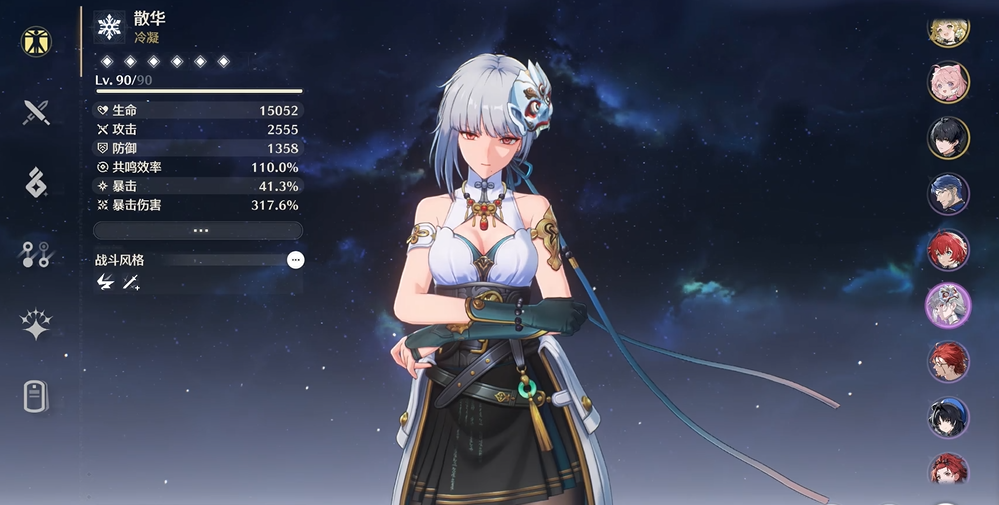Screen dimensions: 999x505
Task: Switch to the crossed swords weapon tab
Action: (37, 111)
